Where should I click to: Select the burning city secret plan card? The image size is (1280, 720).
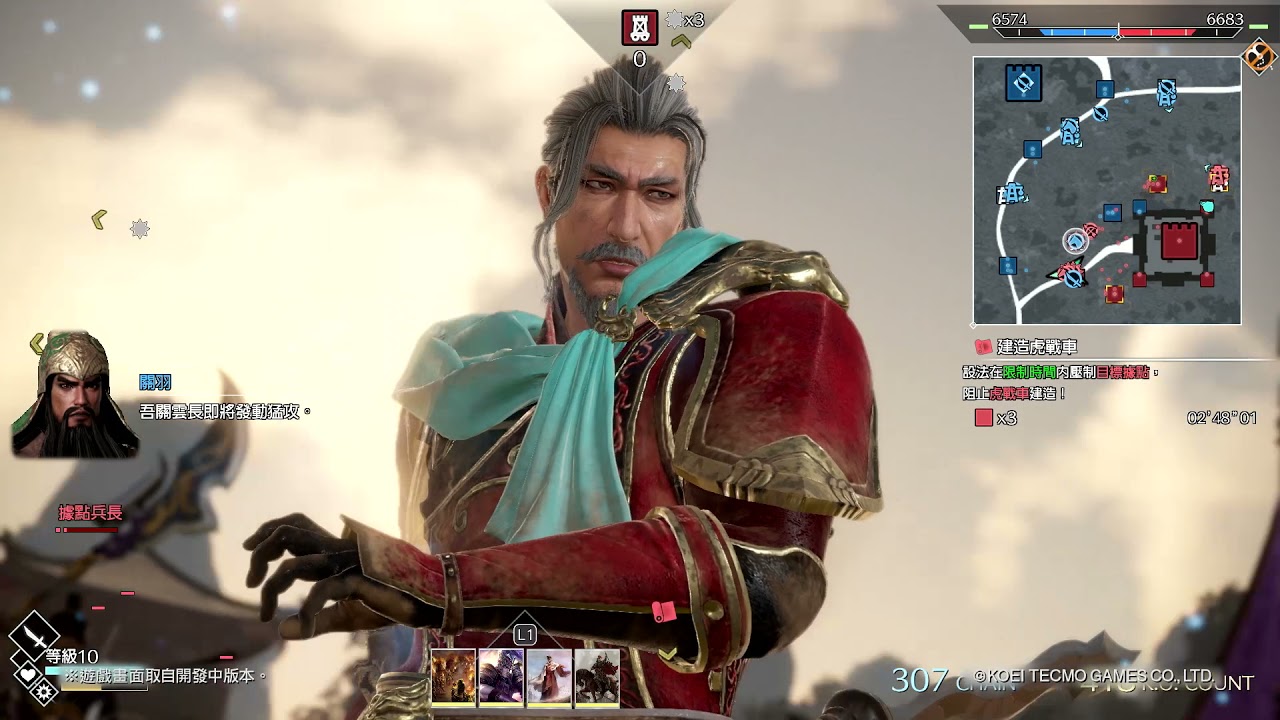453,677
